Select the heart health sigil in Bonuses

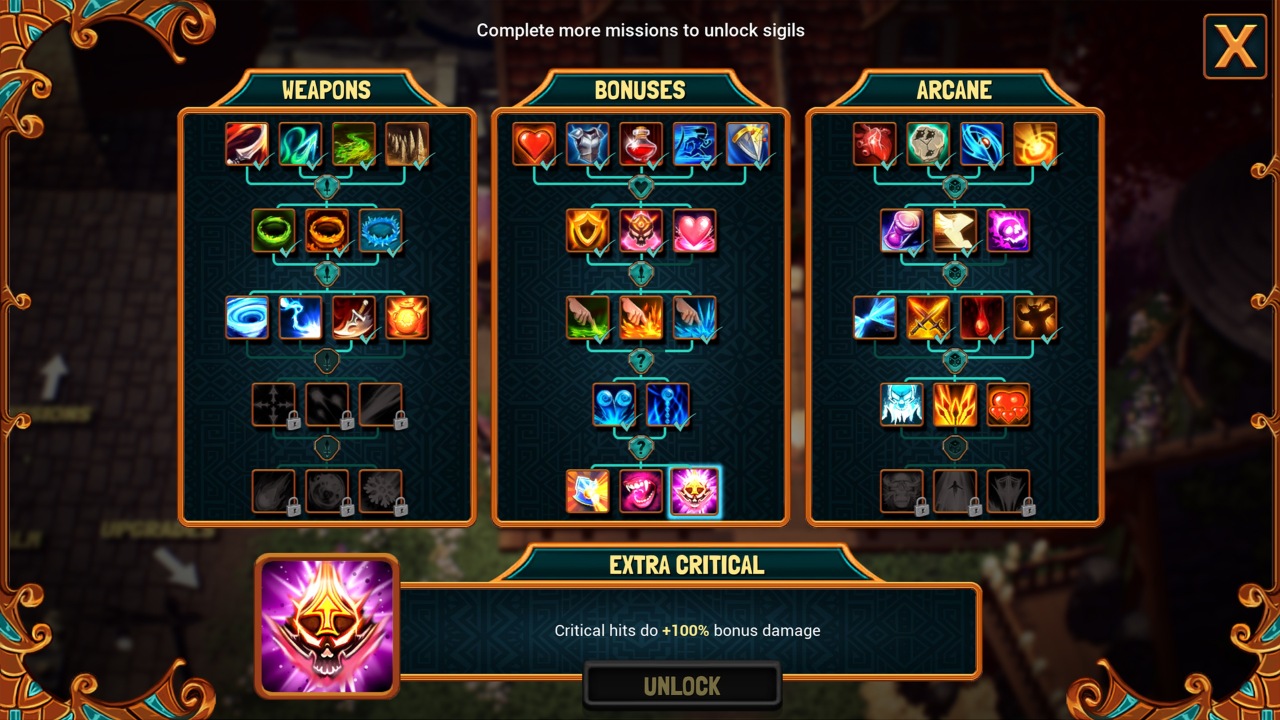pyautogui.click(x=534, y=145)
